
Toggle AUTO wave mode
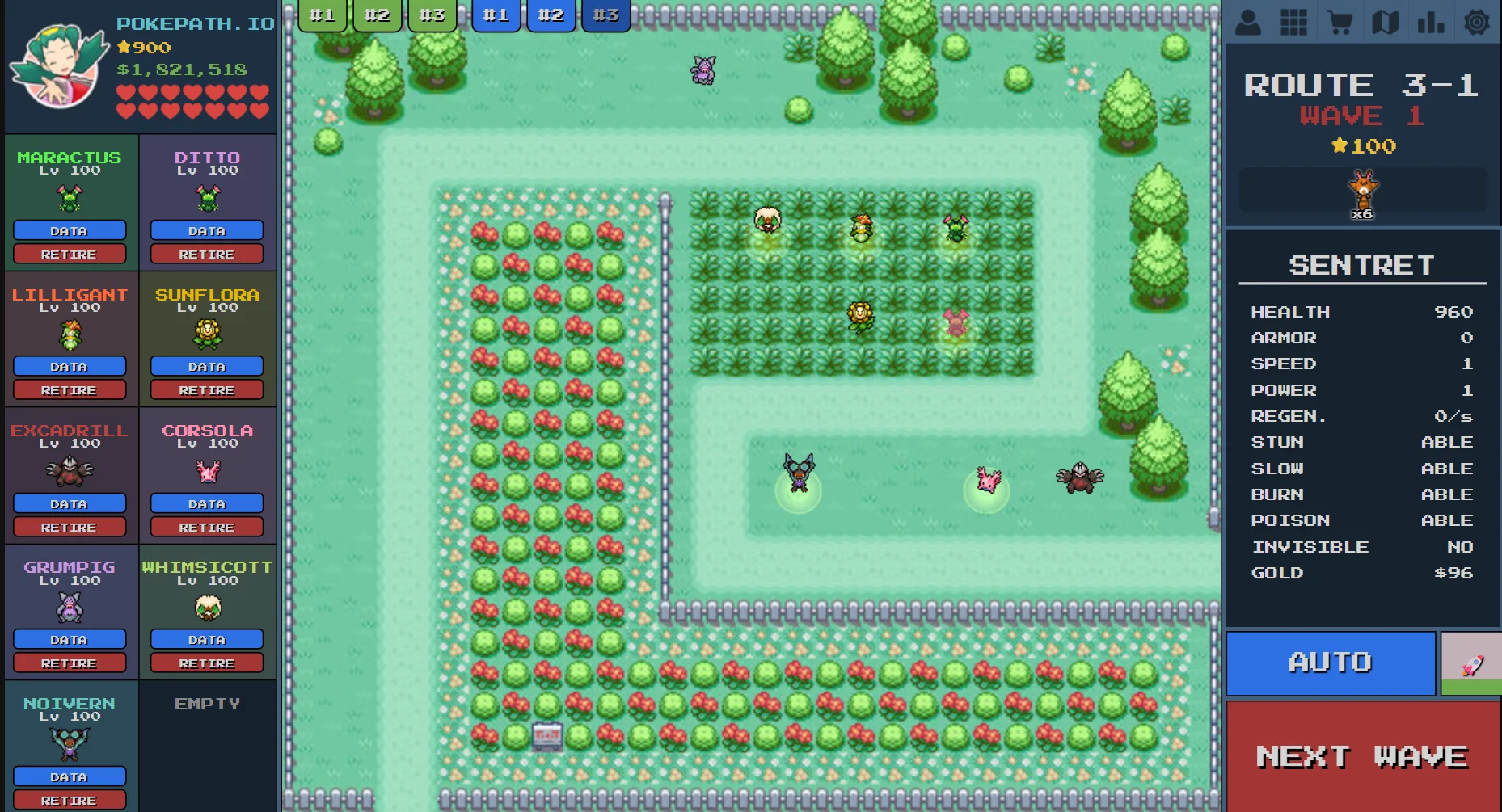click(1330, 663)
